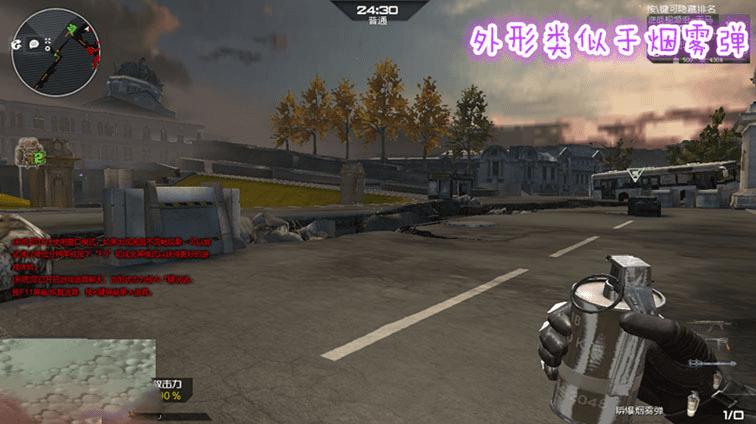Open the picture-in-picture overlay thumbnail

pyautogui.click(x=78, y=380)
